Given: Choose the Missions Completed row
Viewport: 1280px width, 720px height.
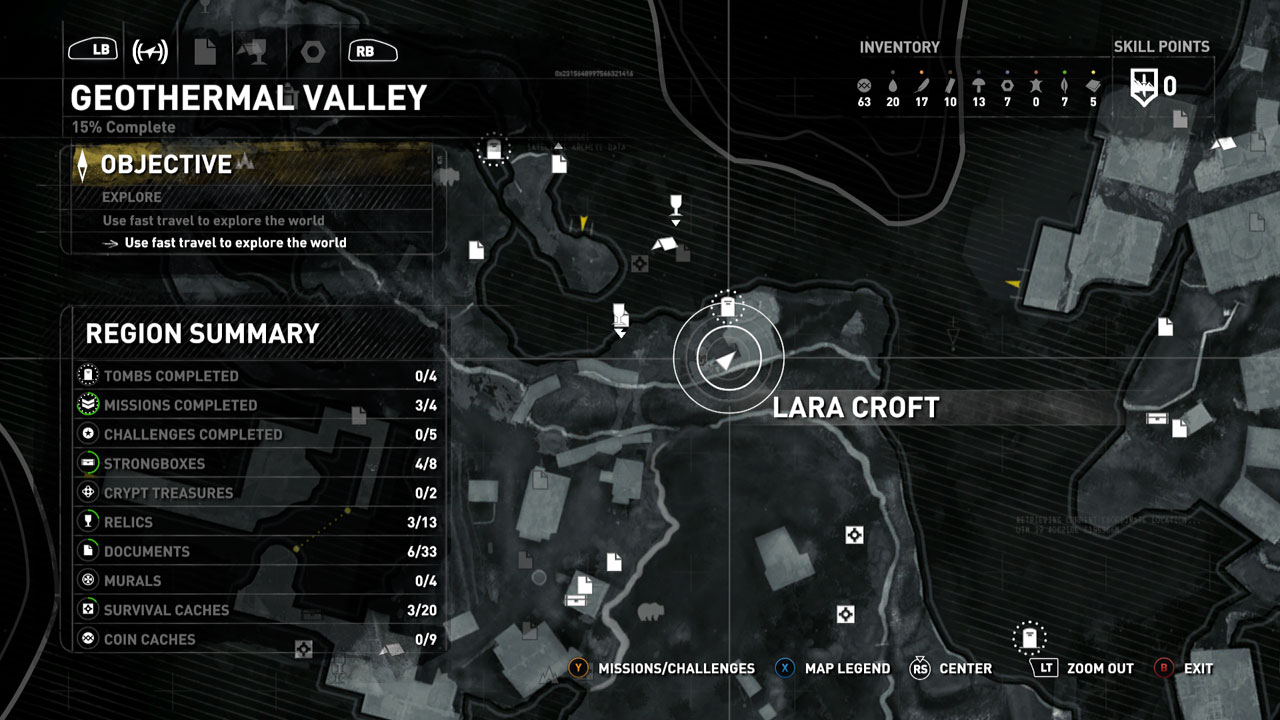Looking at the screenshot, I should coord(258,405).
